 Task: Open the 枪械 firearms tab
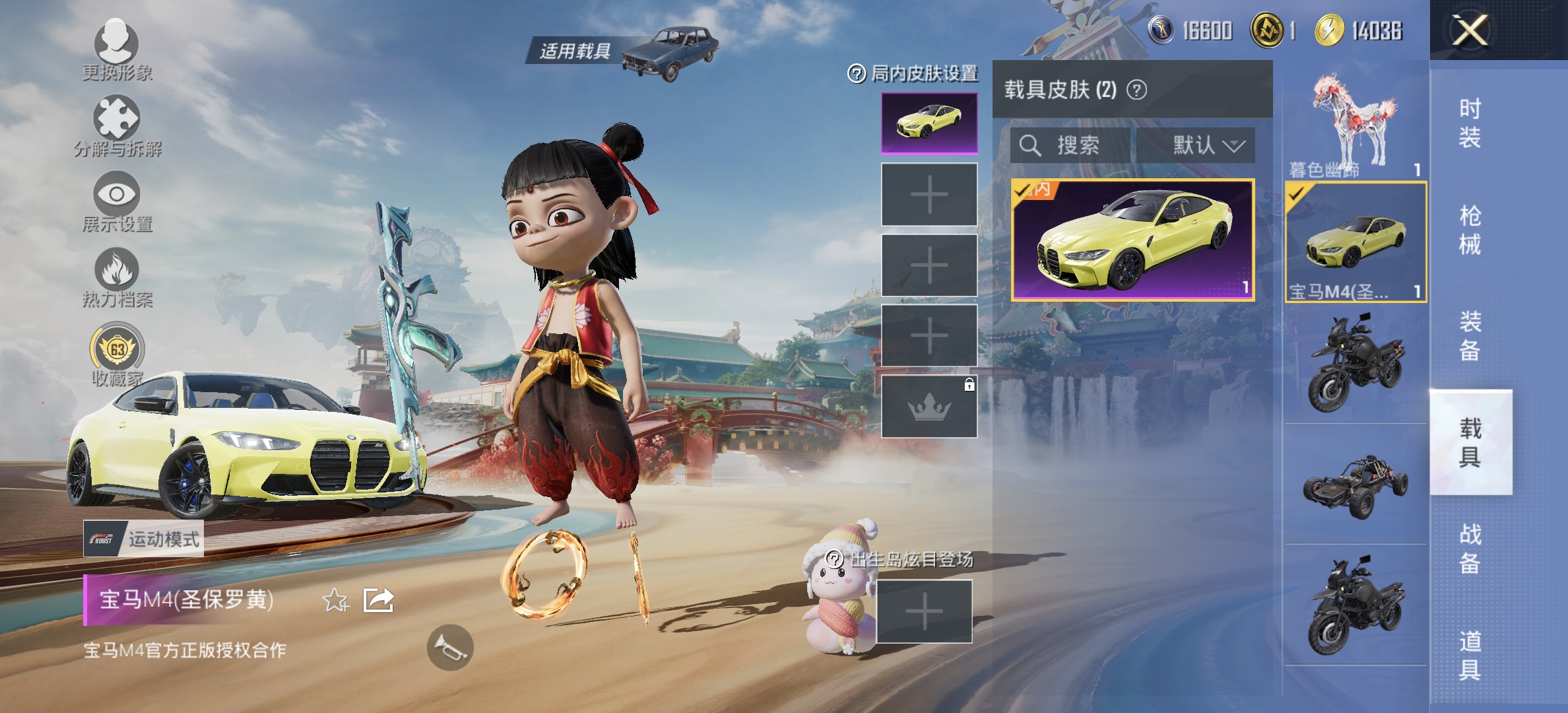click(1470, 230)
